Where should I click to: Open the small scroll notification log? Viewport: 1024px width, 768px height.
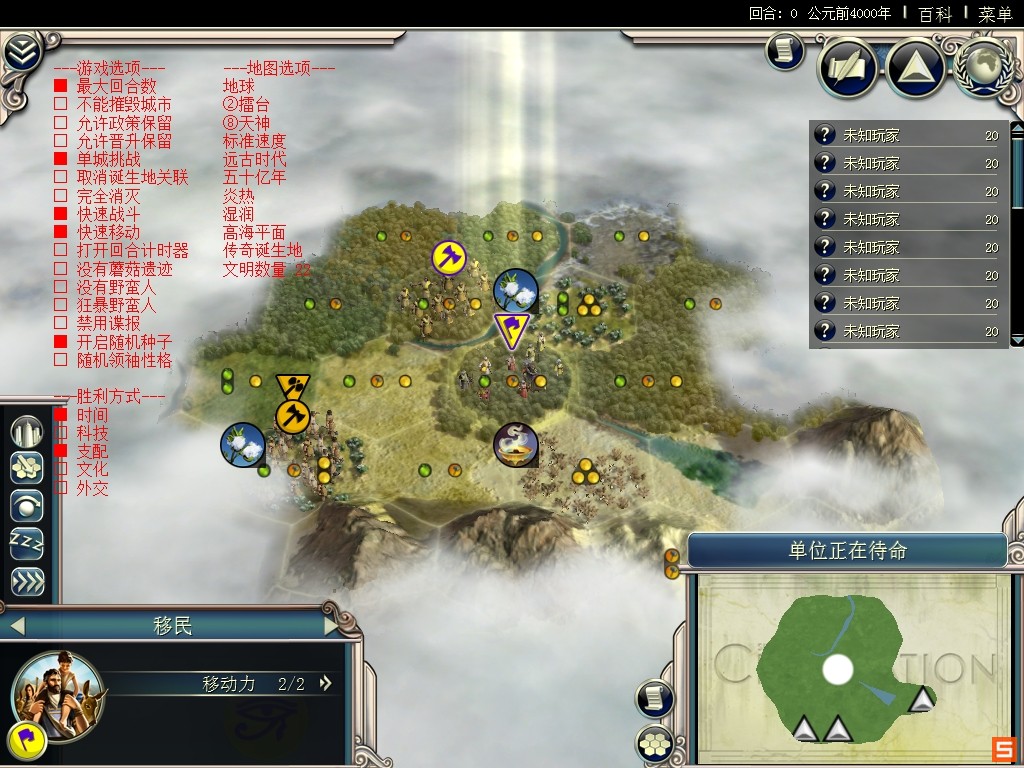pyautogui.click(x=785, y=51)
